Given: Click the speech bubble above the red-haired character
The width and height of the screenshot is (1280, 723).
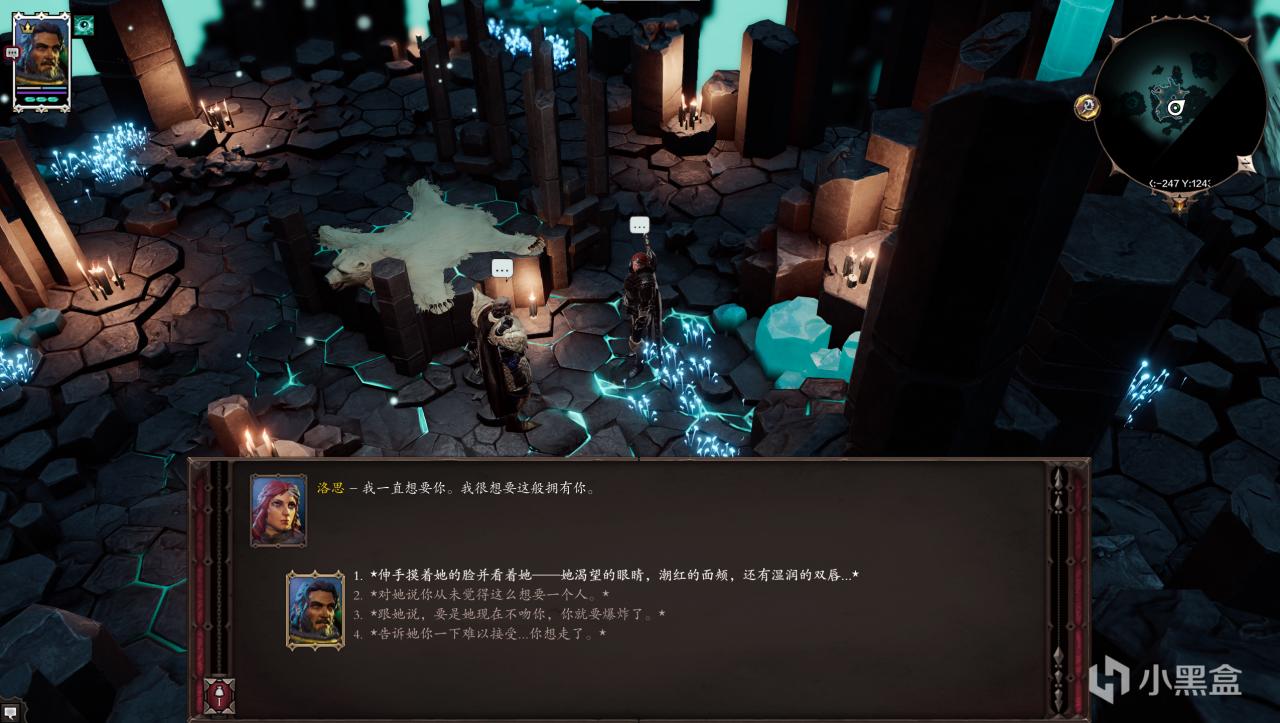Looking at the screenshot, I should point(639,225).
